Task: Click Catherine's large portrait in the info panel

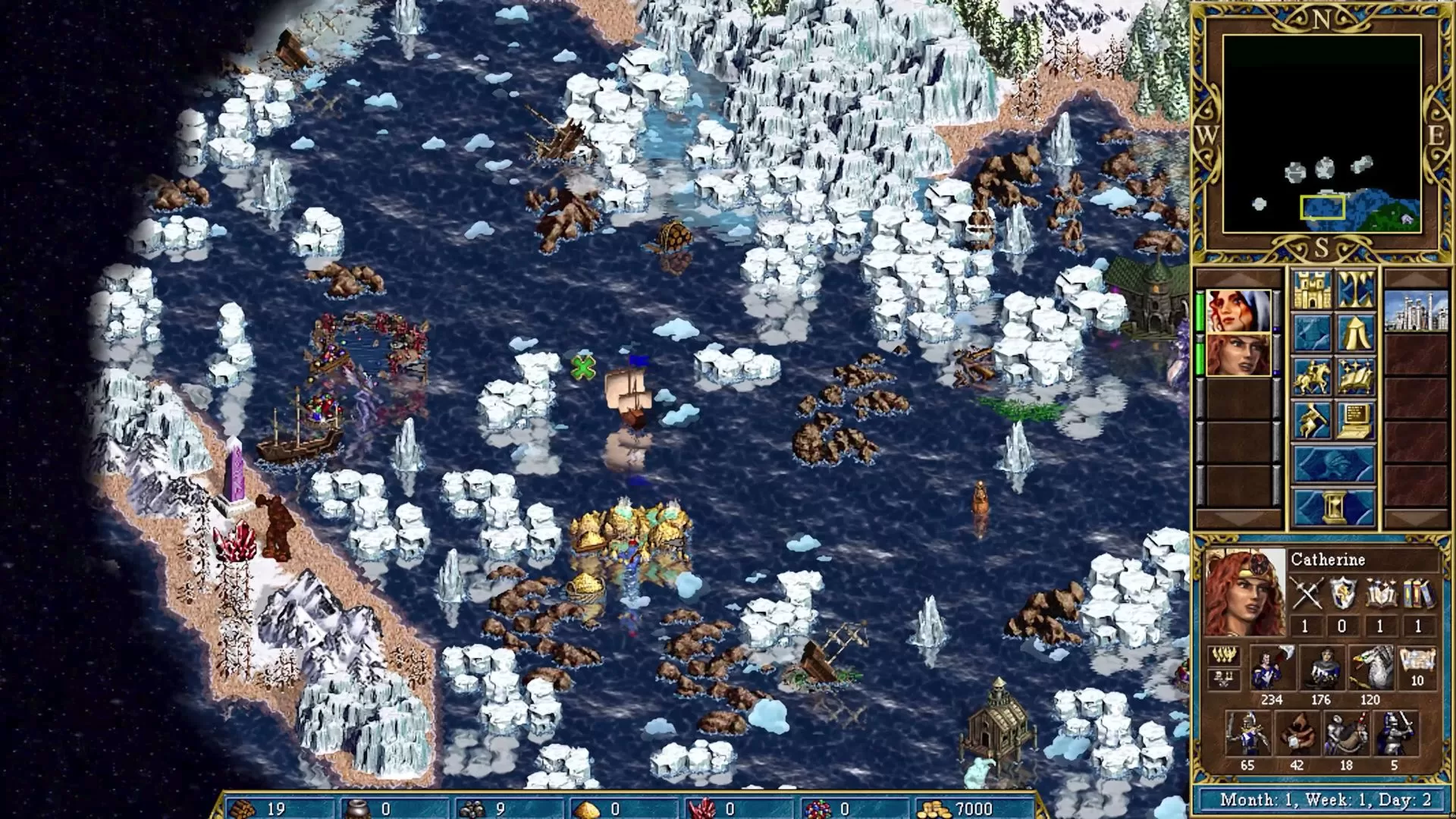Action: coord(1244,594)
